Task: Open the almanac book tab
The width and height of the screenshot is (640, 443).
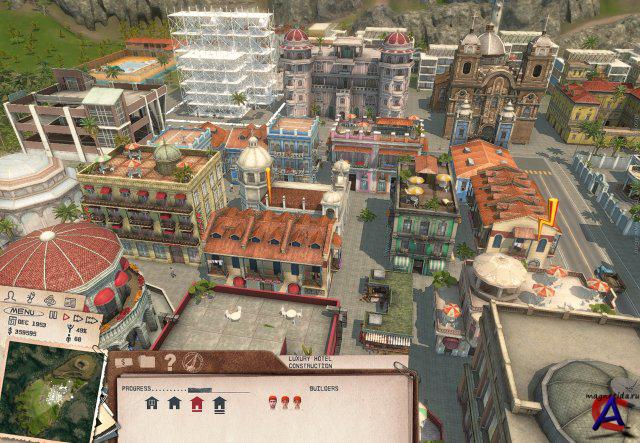Action: (70, 303)
